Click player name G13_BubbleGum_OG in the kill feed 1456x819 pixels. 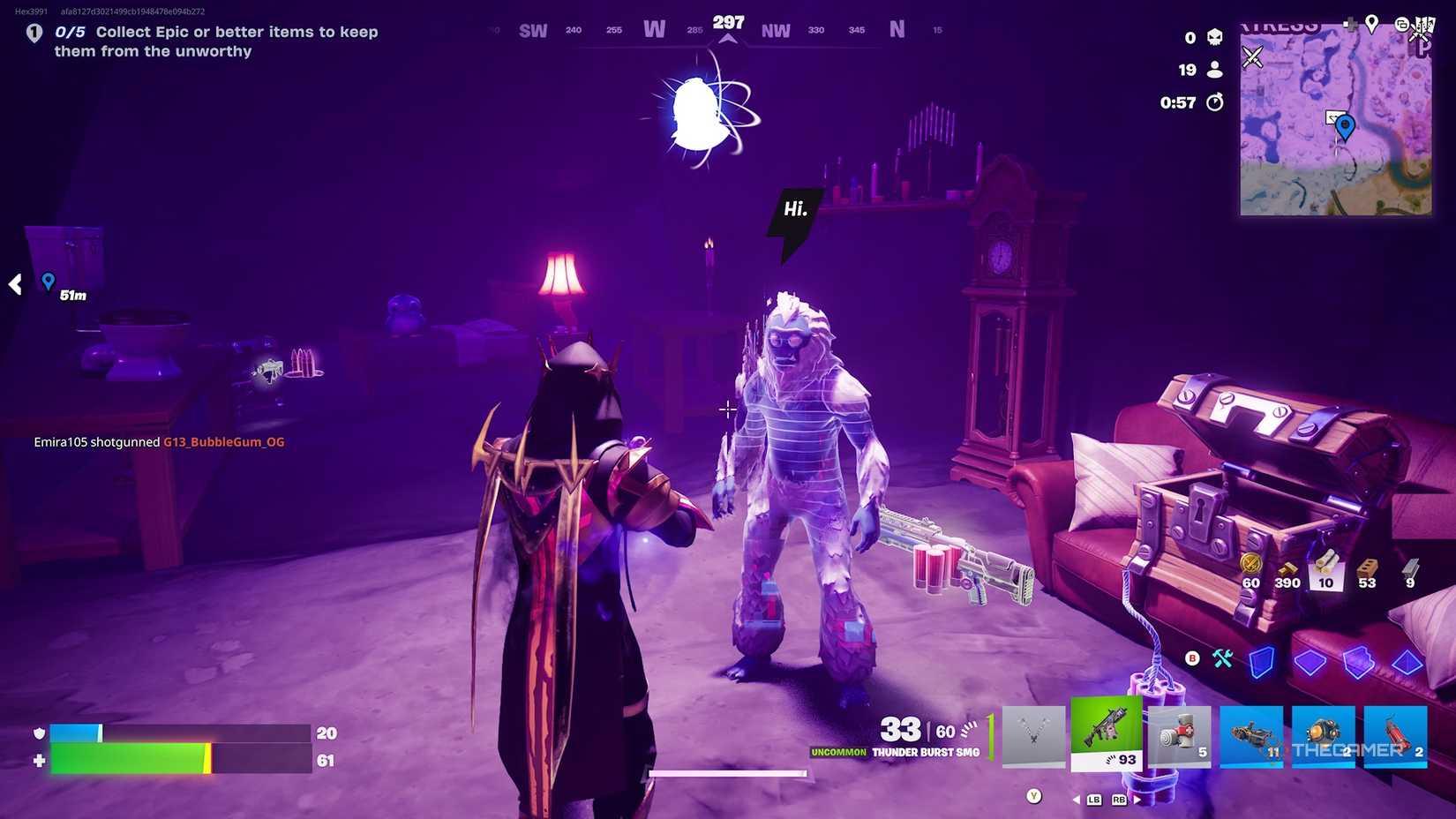click(x=223, y=441)
